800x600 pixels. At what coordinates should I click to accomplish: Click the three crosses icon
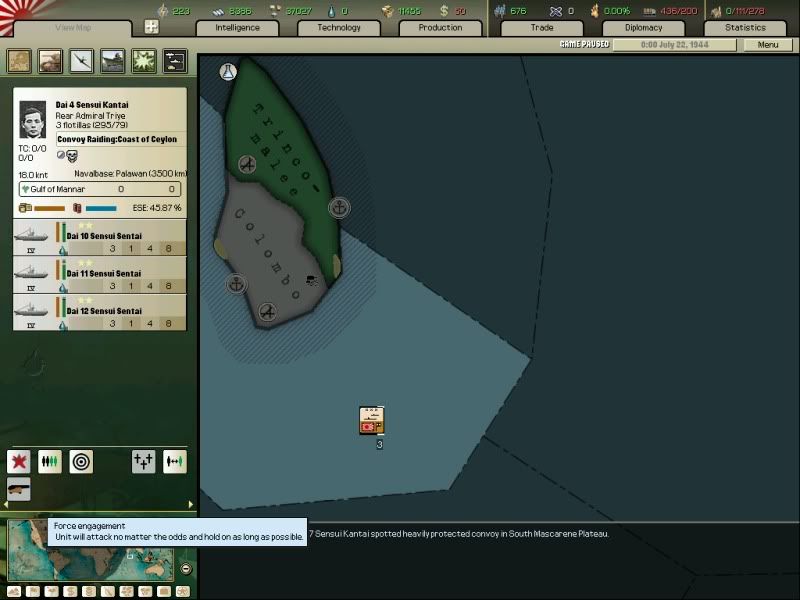pos(144,461)
